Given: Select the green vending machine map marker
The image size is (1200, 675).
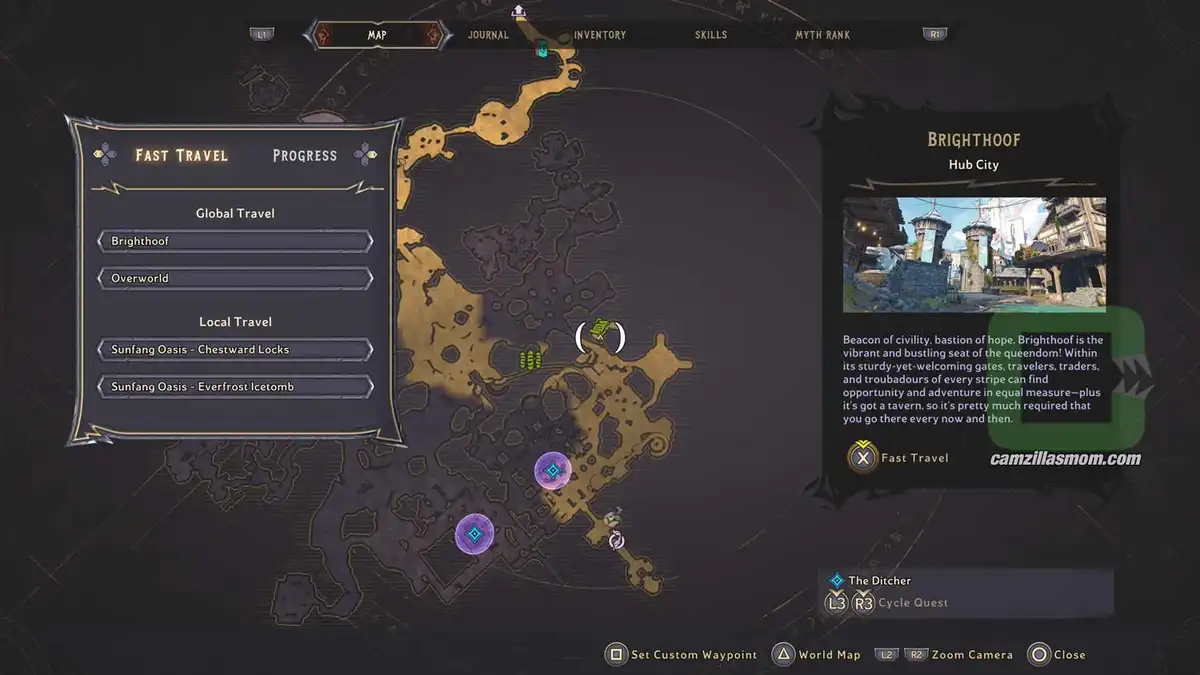Looking at the screenshot, I should (531, 359).
